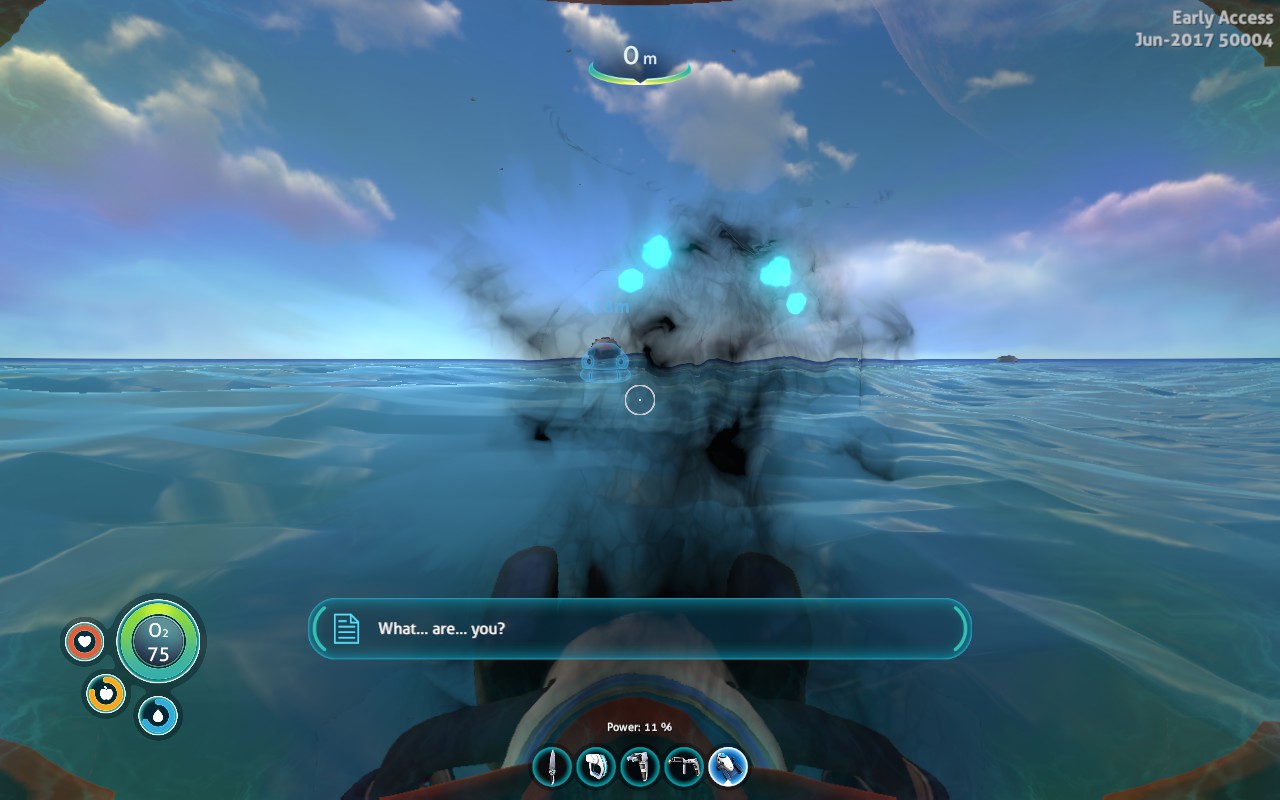Expand the 0 m depth gauge arc
Screen dimensions: 1280x800
(640, 72)
